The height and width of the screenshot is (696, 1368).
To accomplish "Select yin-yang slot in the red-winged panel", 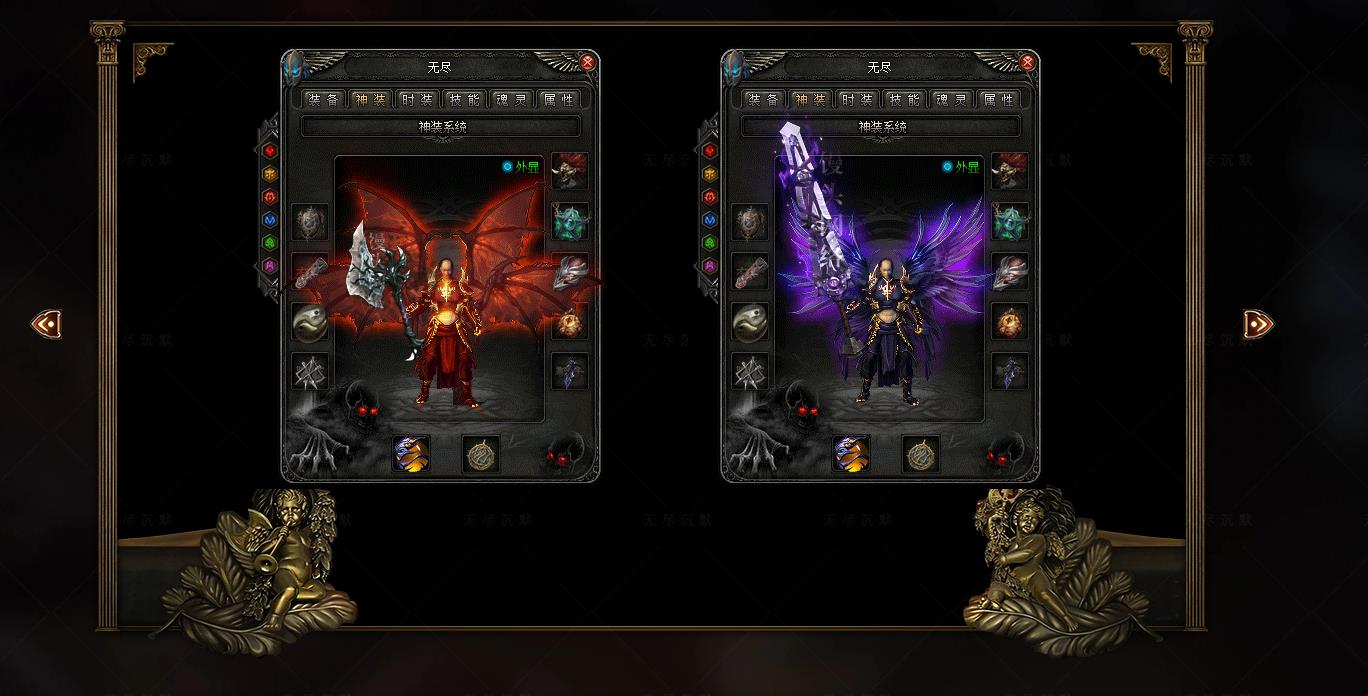I will click(310, 322).
